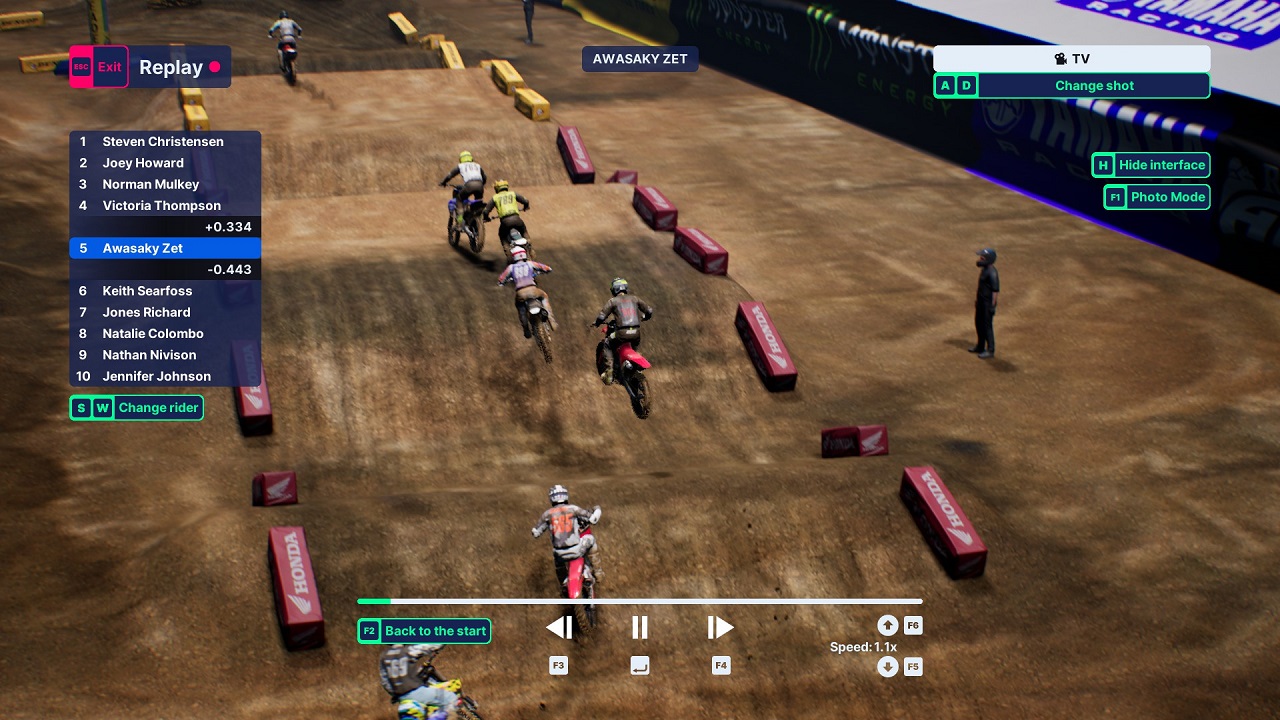The width and height of the screenshot is (1280, 720).
Task: Select rider Steven Christensen in the list
Action: click(164, 142)
